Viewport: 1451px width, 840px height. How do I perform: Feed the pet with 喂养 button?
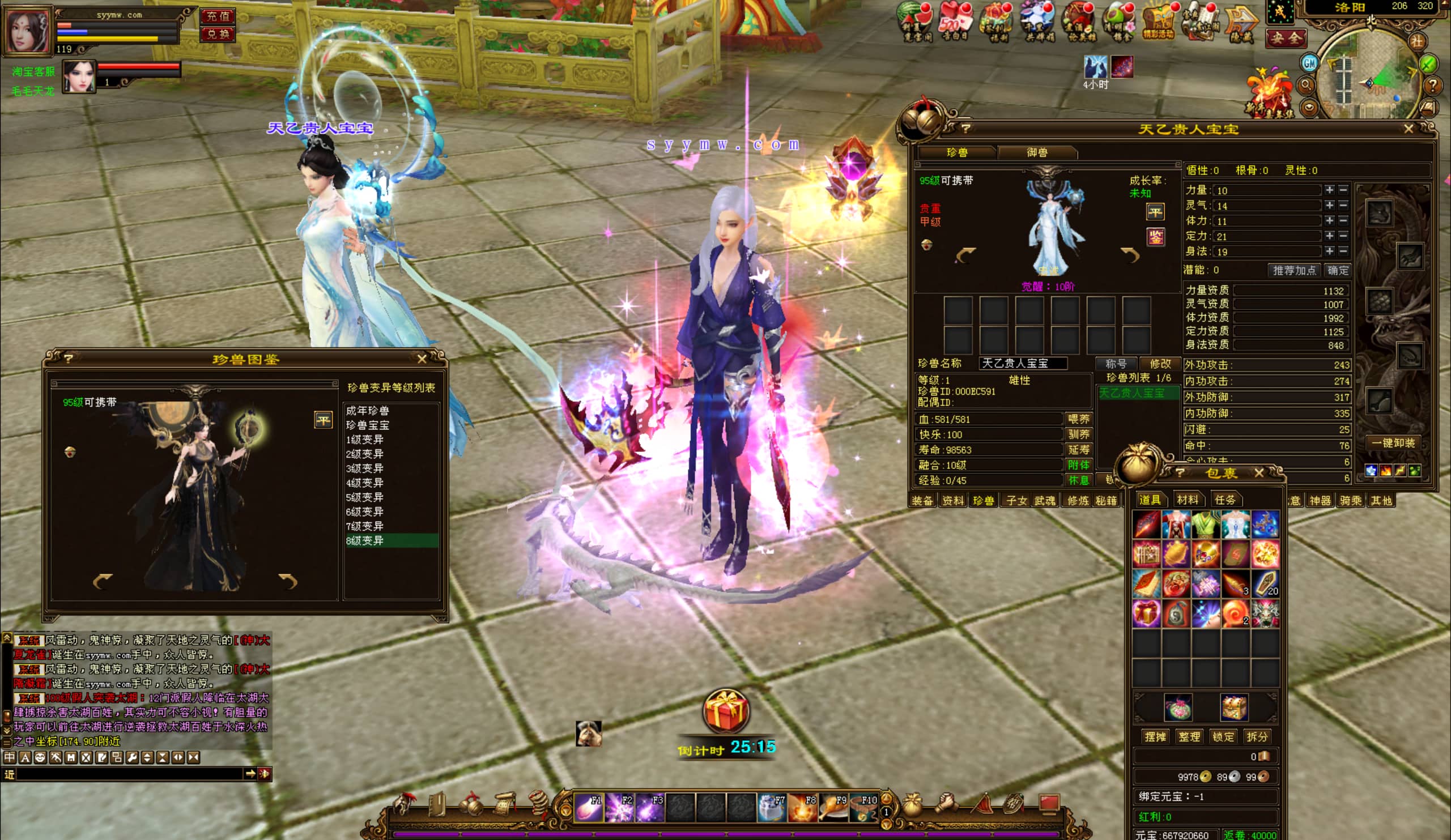tap(1078, 419)
